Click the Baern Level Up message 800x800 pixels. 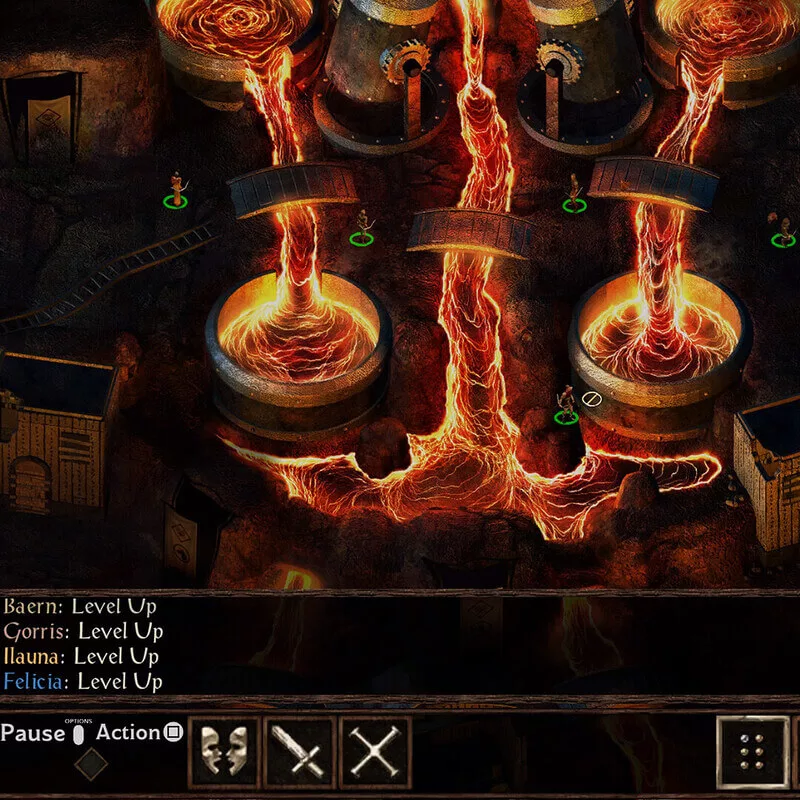80,606
